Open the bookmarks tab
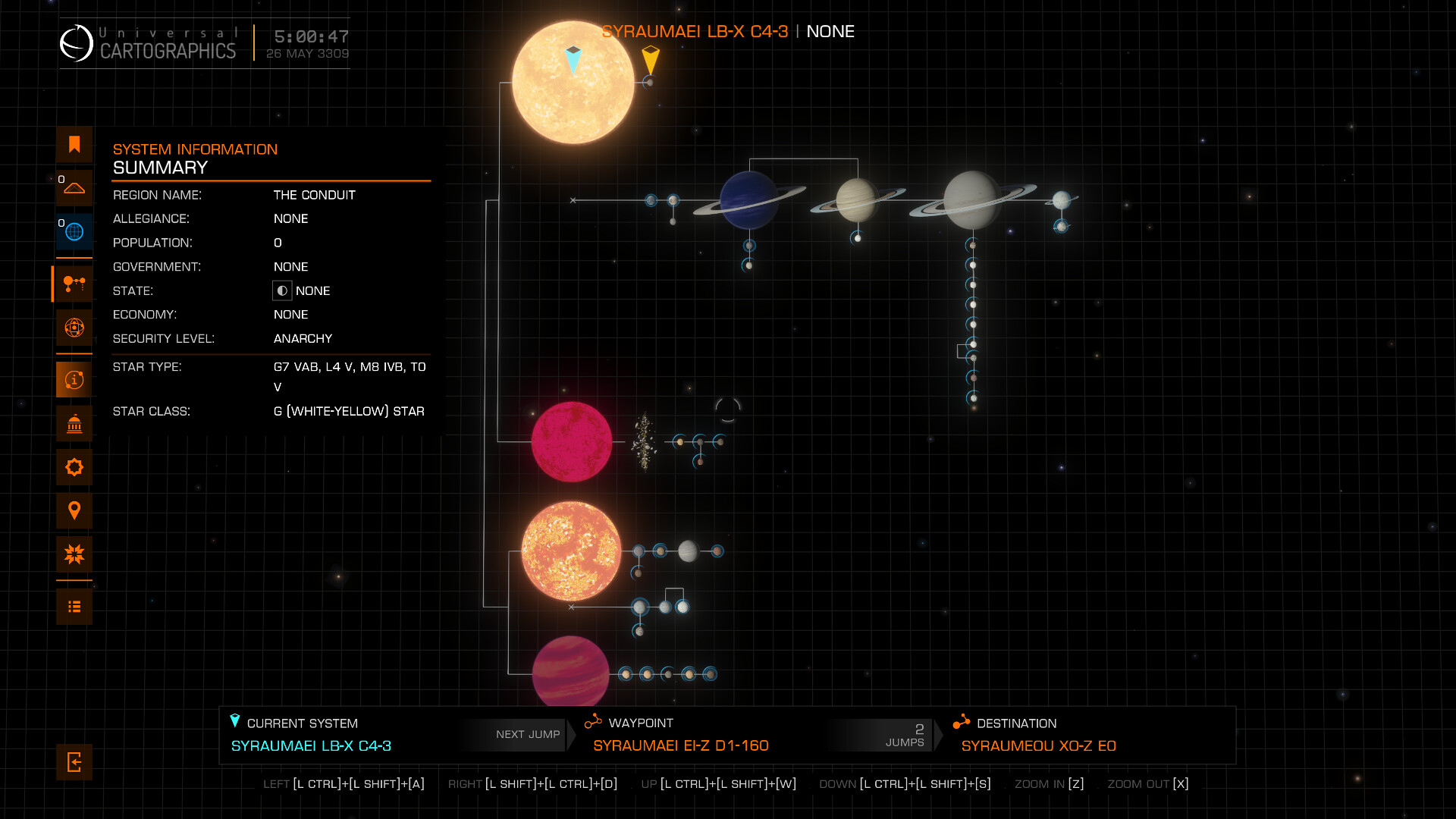Screen dimensions: 1456x819 click(x=74, y=145)
